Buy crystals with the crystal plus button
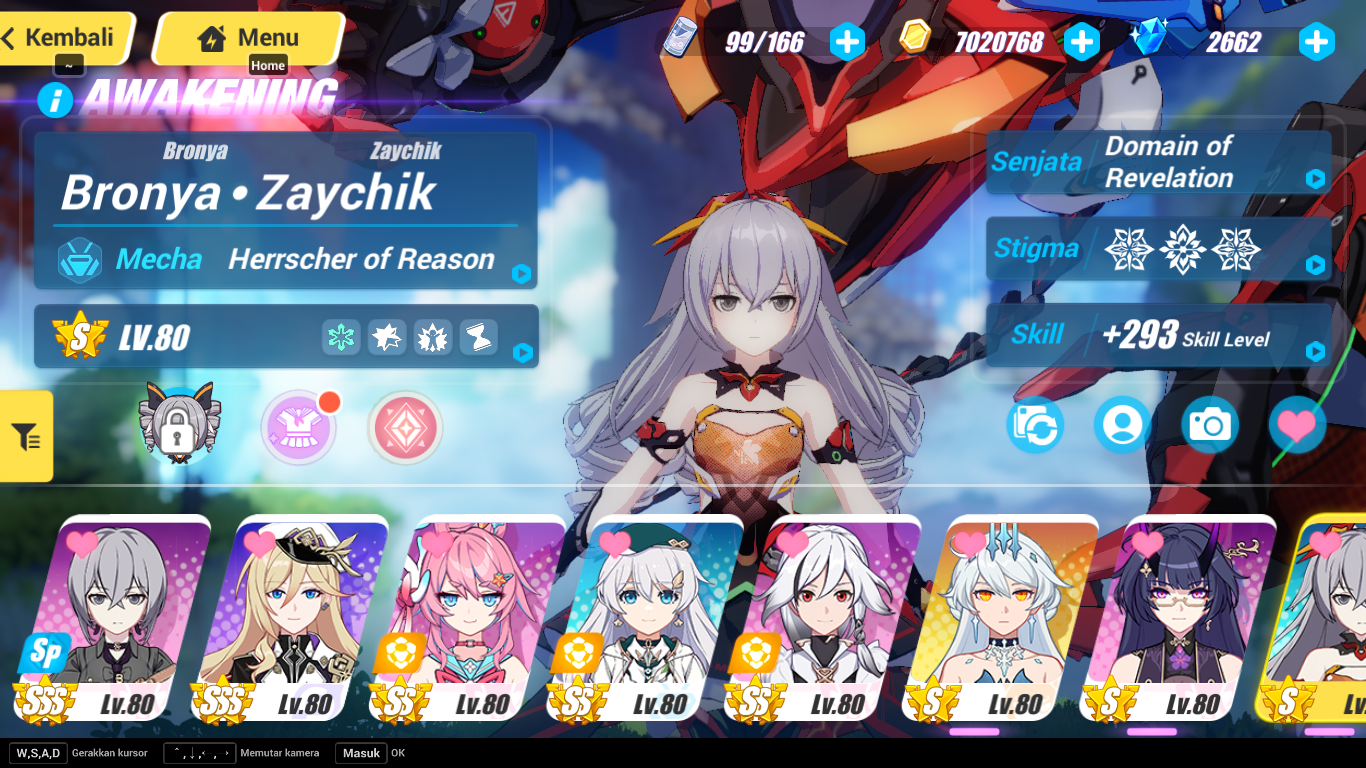This screenshot has width=1366, height=768. click(1316, 42)
